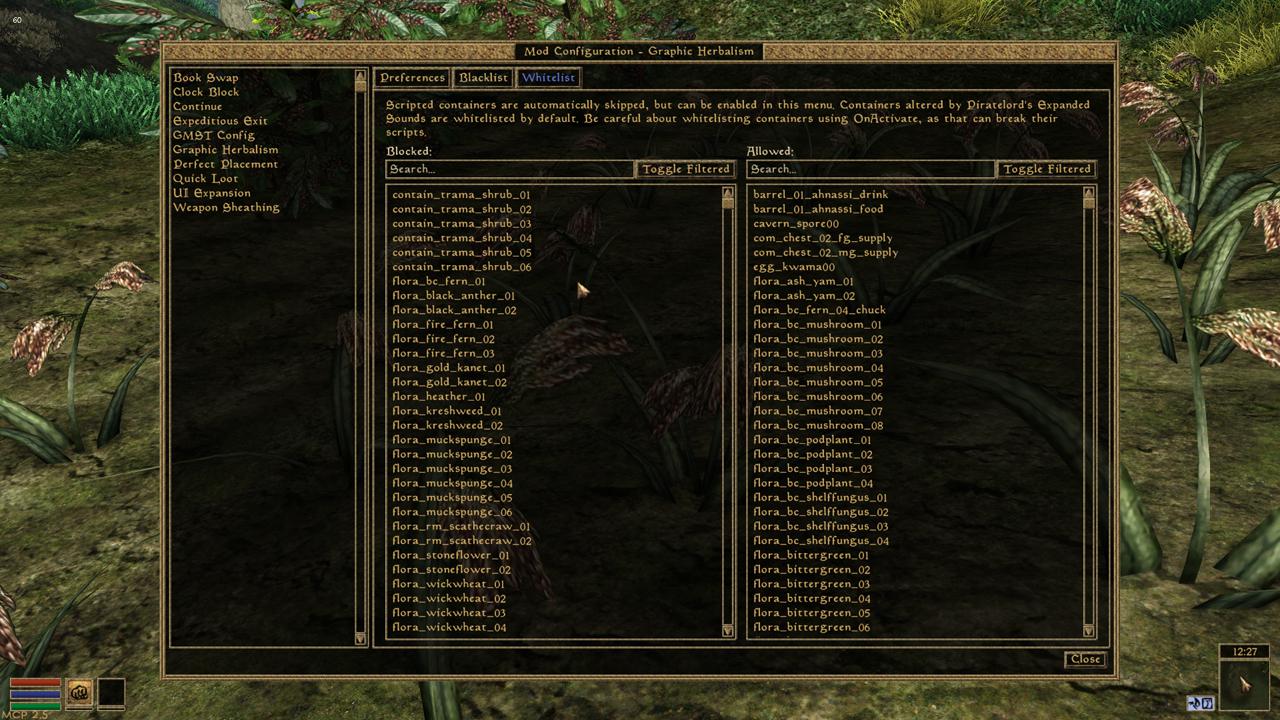Open Weapon Sheathing mod settings
This screenshot has width=1280, height=720.
tap(225, 207)
